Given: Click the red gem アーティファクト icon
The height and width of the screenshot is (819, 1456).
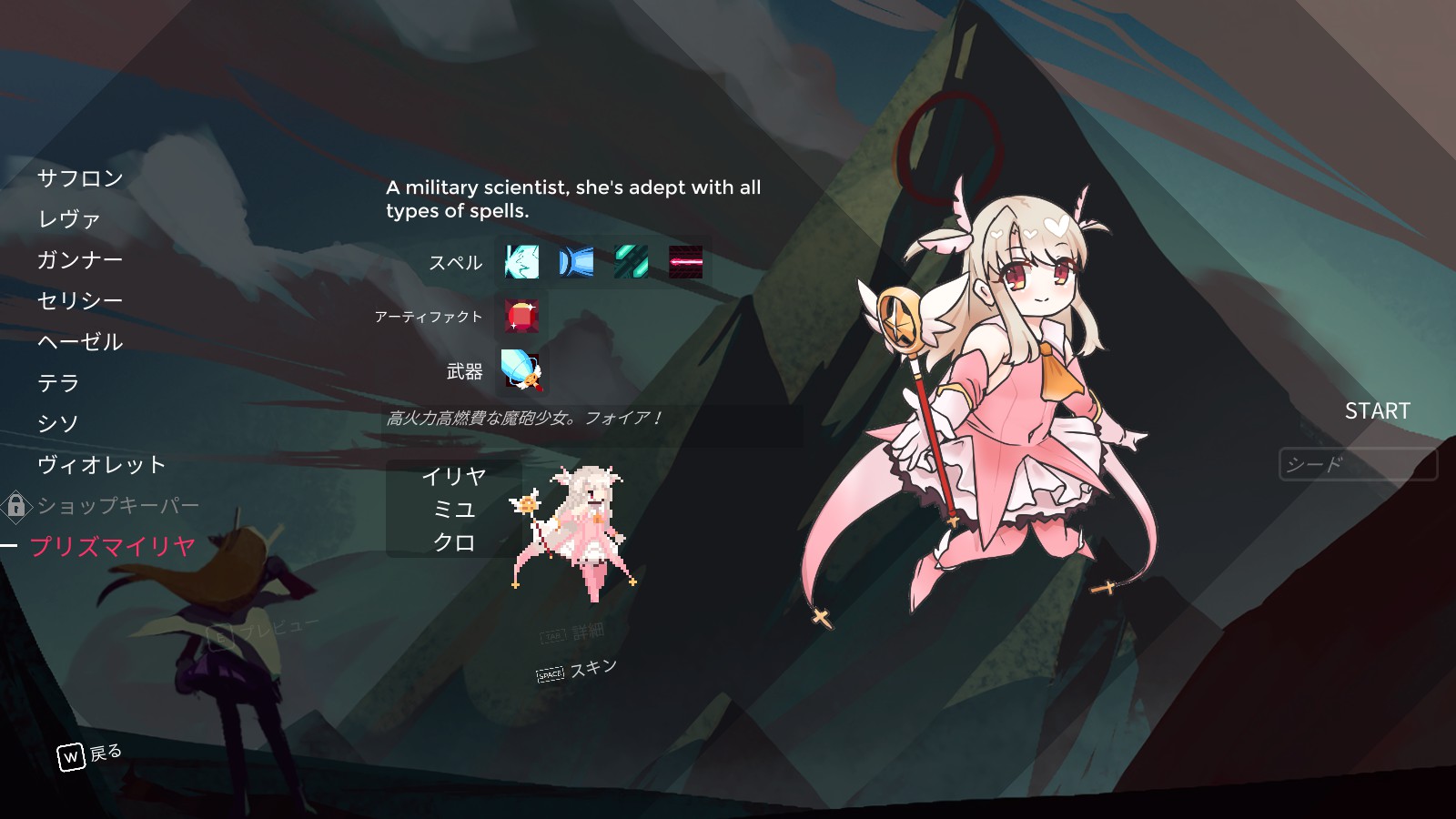Looking at the screenshot, I should tap(520, 317).
